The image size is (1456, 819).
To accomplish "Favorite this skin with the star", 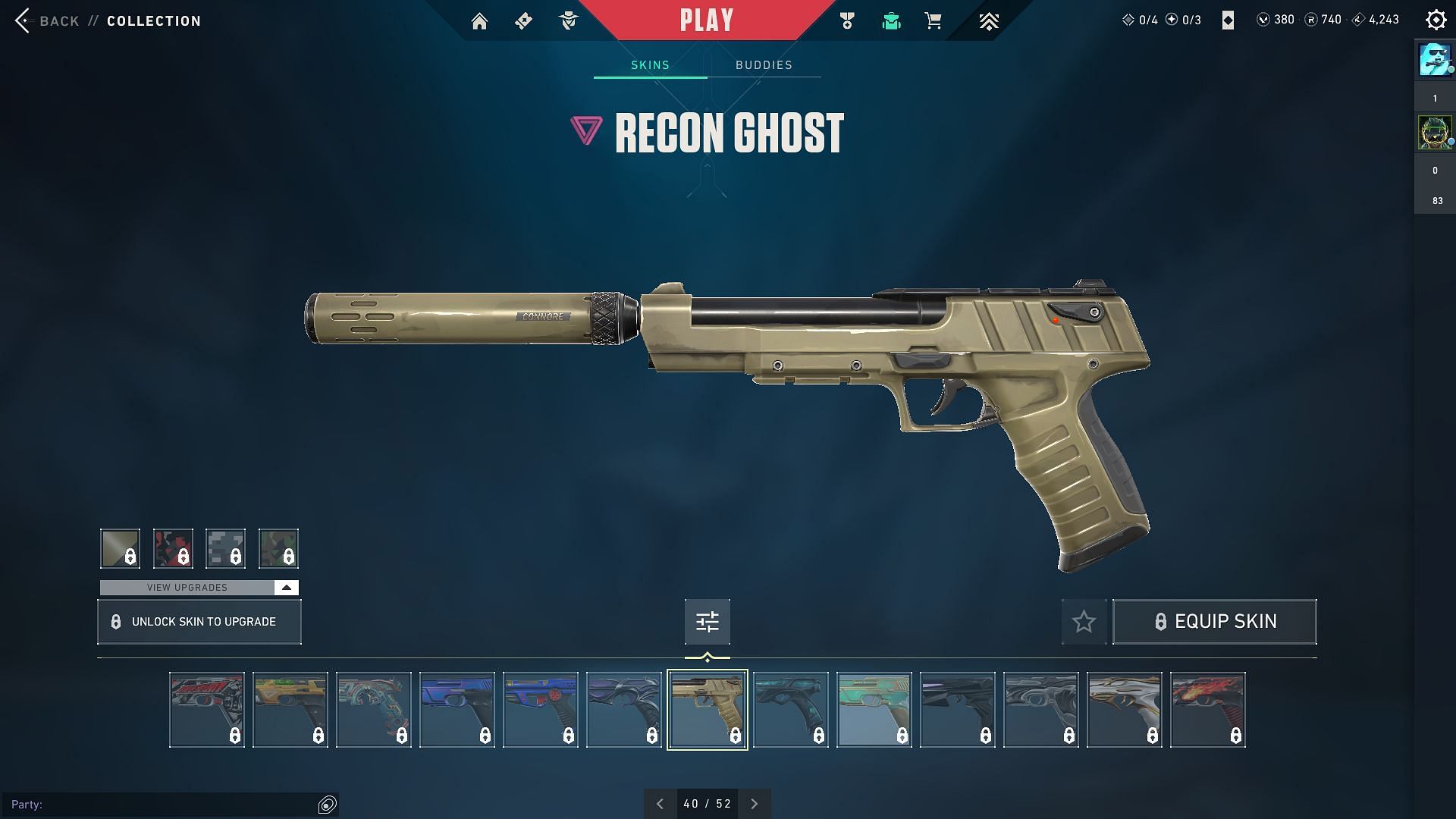I will click(x=1084, y=622).
